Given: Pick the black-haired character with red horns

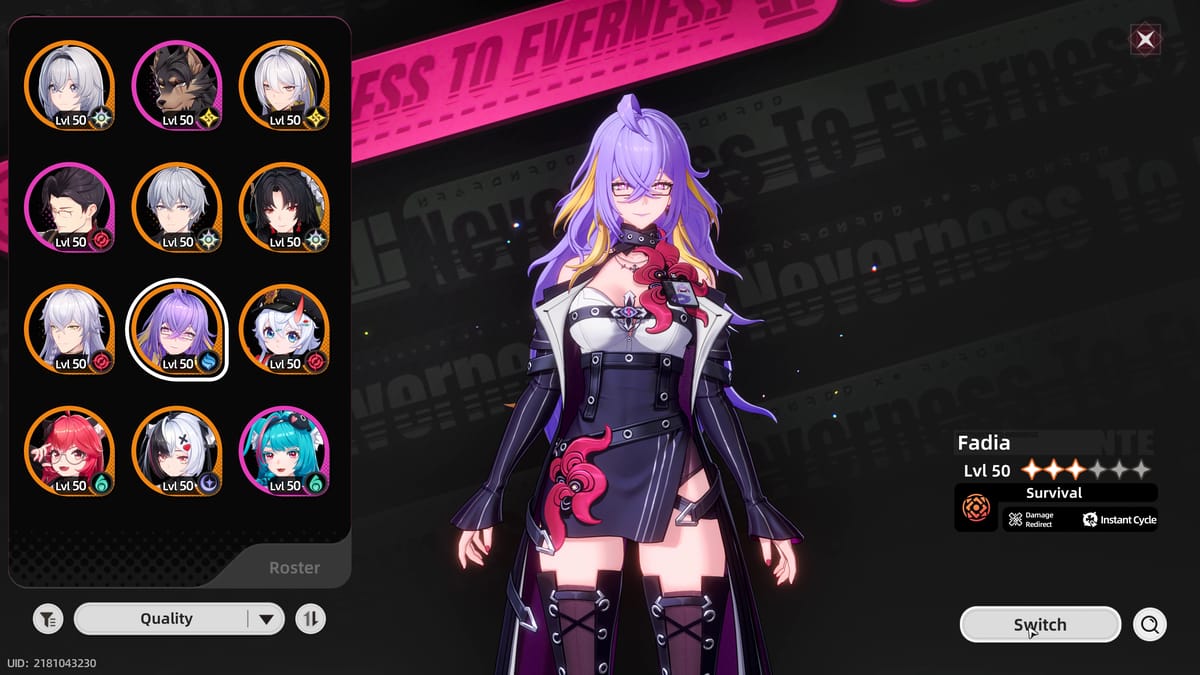Looking at the screenshot, I should pyautogui.click(x=284, y=208).
